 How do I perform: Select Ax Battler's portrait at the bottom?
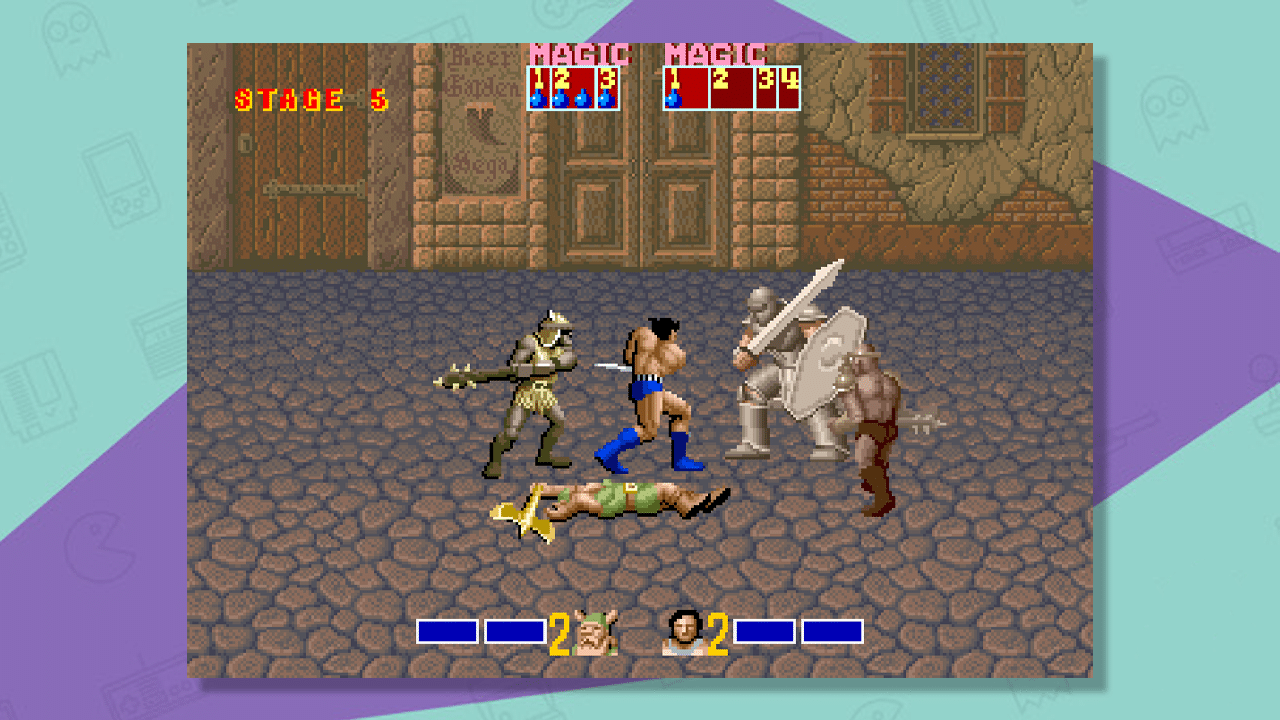pos(685,632)
